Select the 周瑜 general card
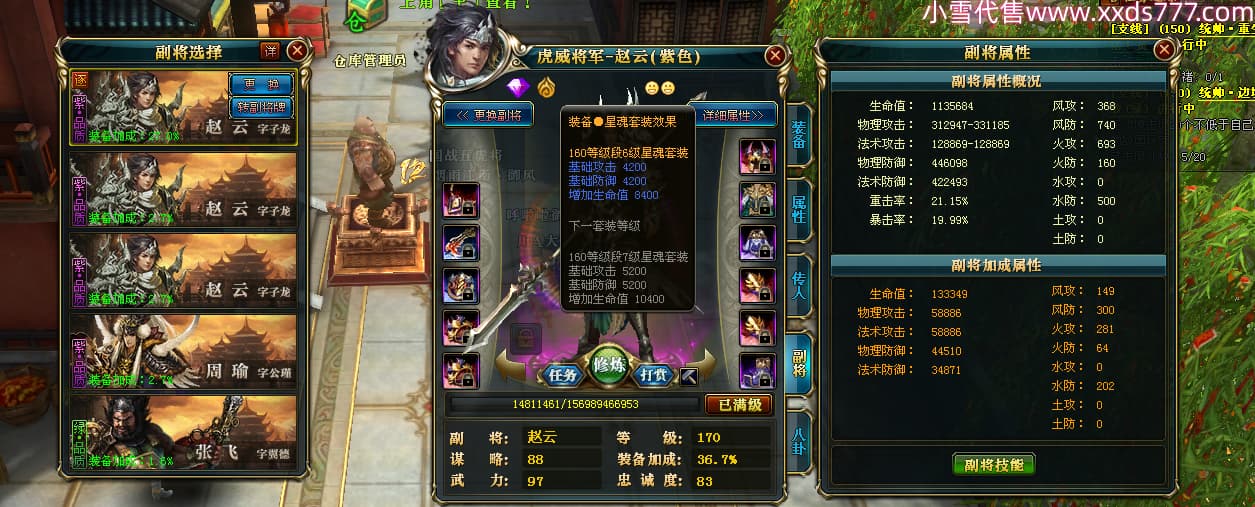The width and height of the screenshot is (1255, 507). tap(184, 352)
